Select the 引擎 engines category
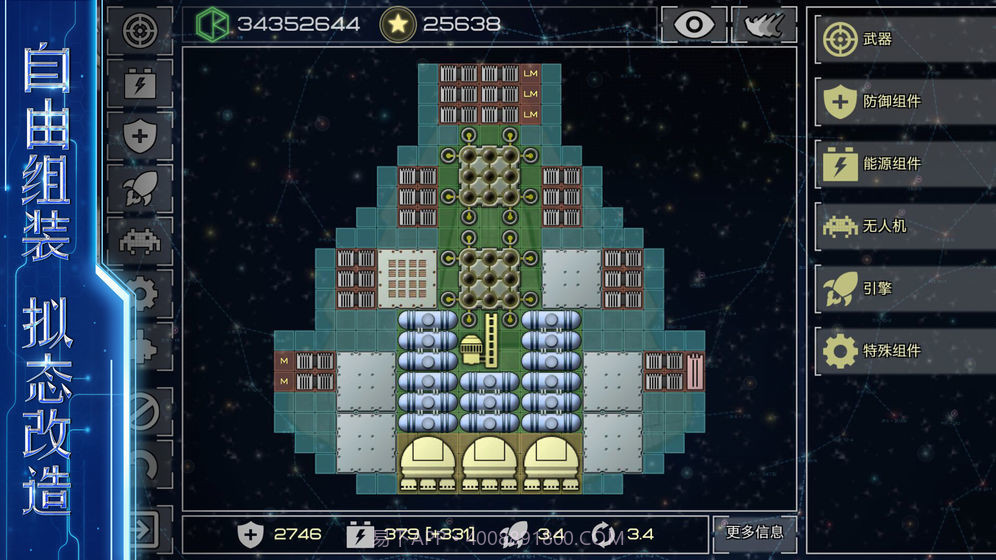This screenshot has width=996, height=560. [900, 289]
